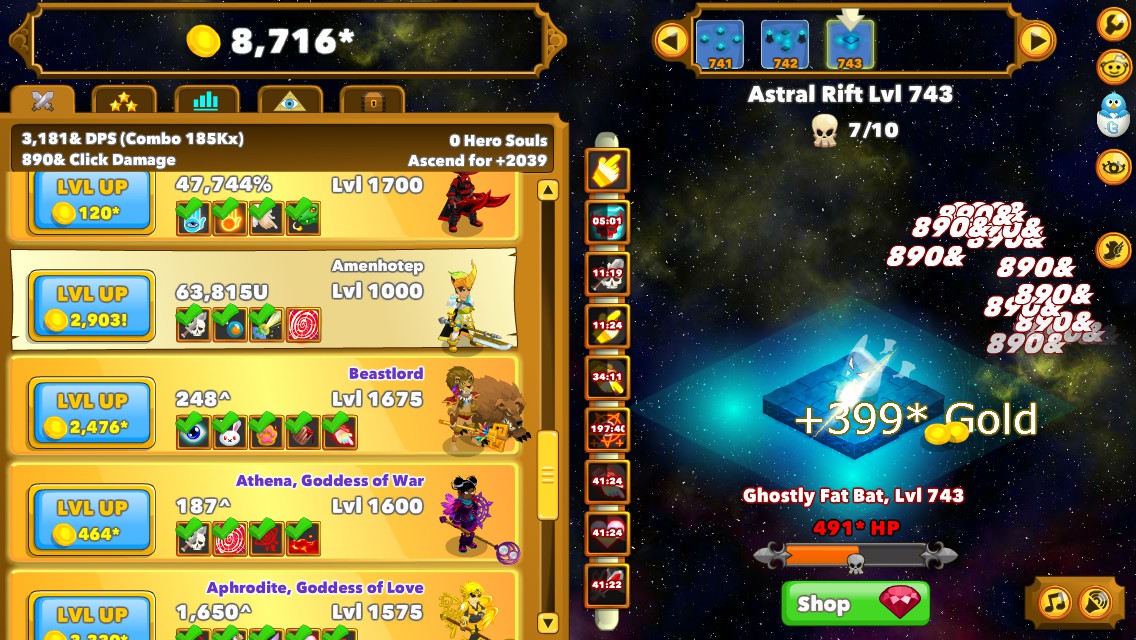Select zone 741 tile
1136x640 pixels.
tap(719, 45)
